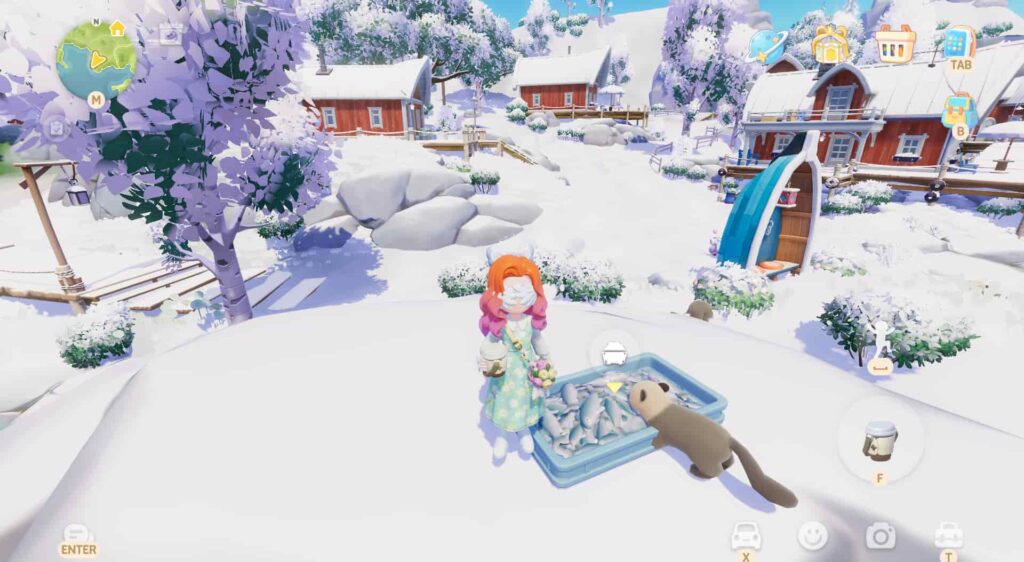1024x562 pixels.
Task: Open the checklist task icon
Action: 57,129
